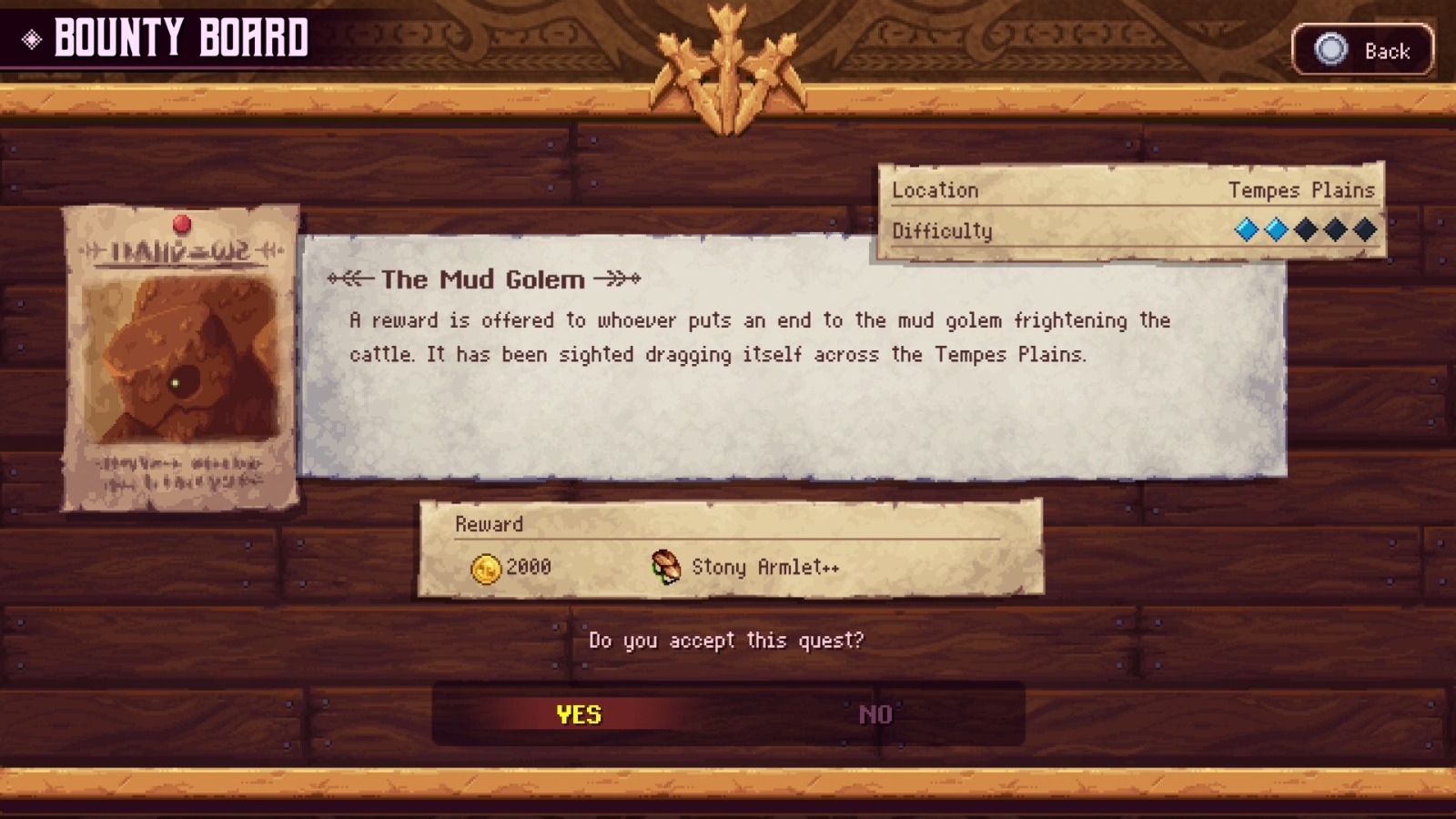Expand the Difficulty row

pyautogui.click(x=1128, y=230)
